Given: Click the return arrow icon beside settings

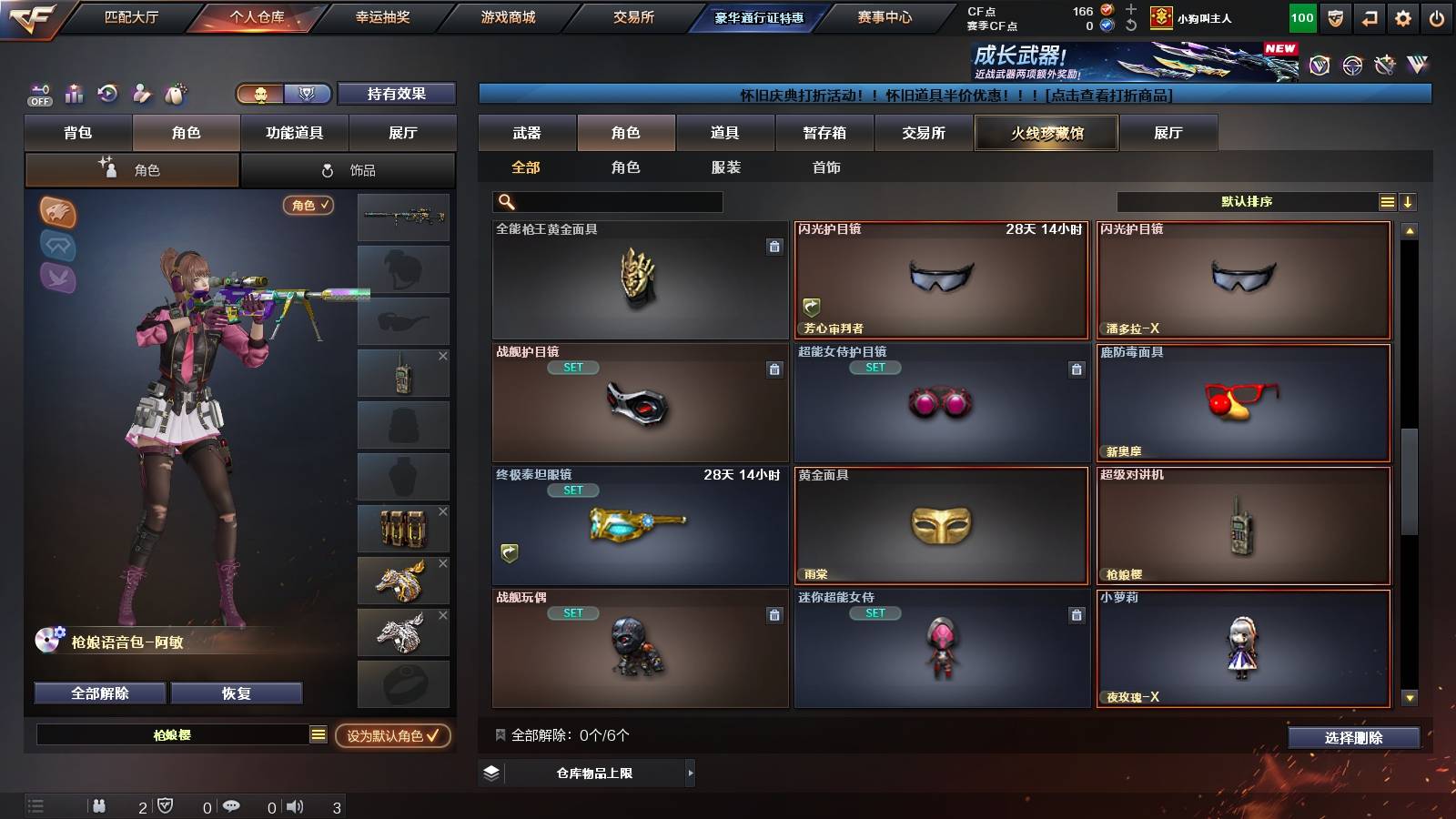Looking at the screenshot, I should click(1370, 16).
